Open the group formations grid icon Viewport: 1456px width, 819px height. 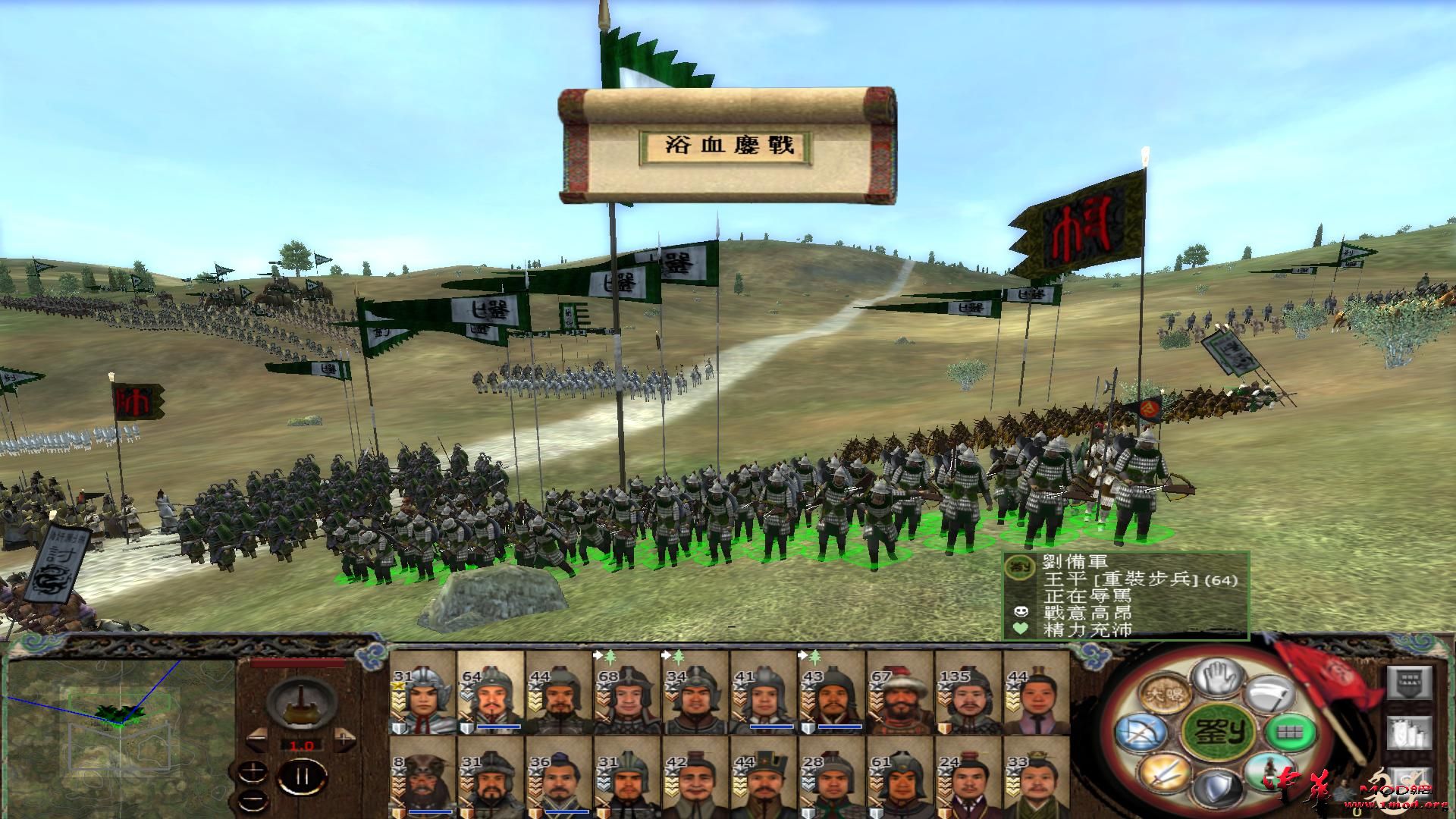click(x=1289, y=732)
